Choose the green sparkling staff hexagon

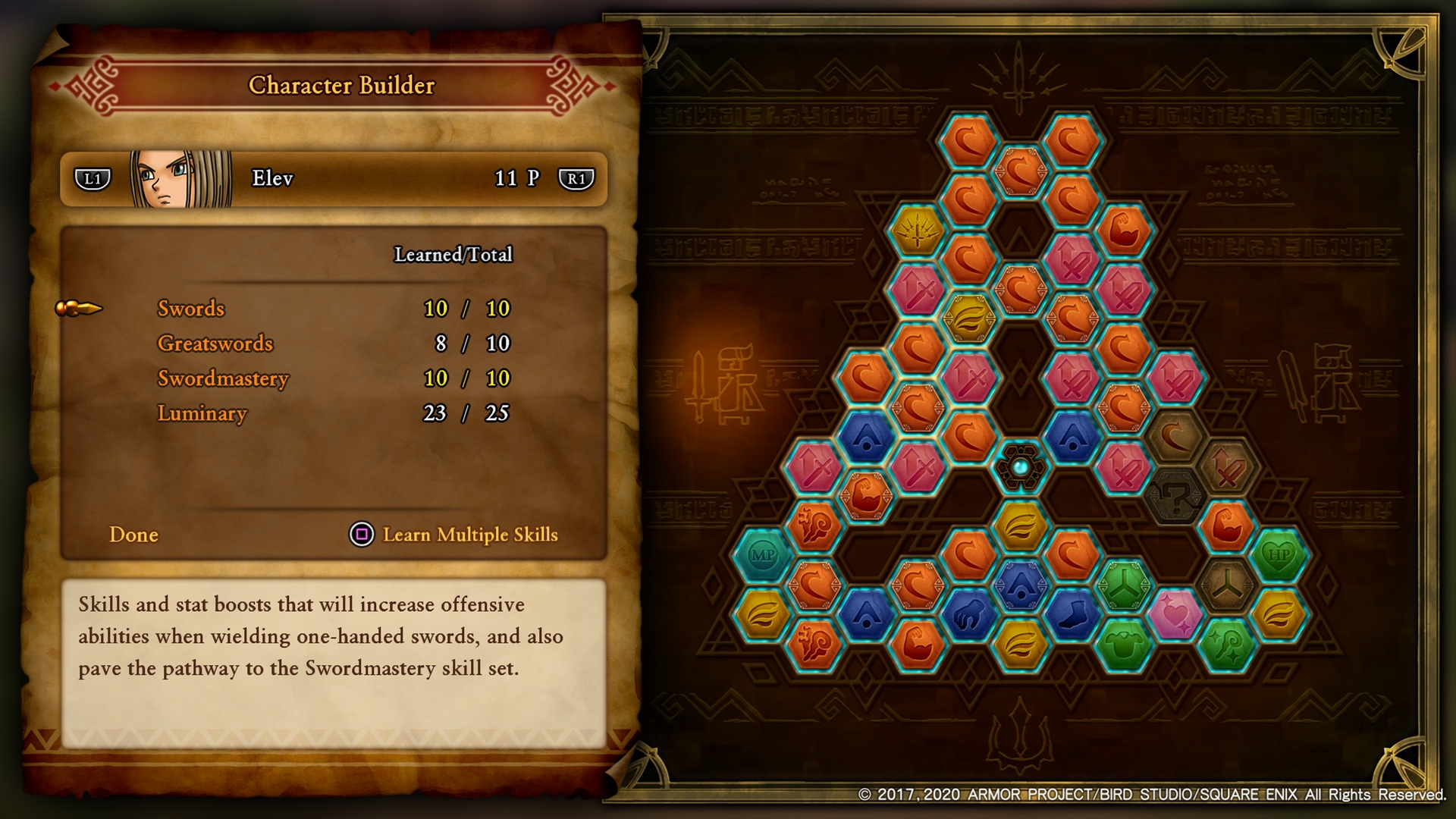click(x=1227, y=645)
